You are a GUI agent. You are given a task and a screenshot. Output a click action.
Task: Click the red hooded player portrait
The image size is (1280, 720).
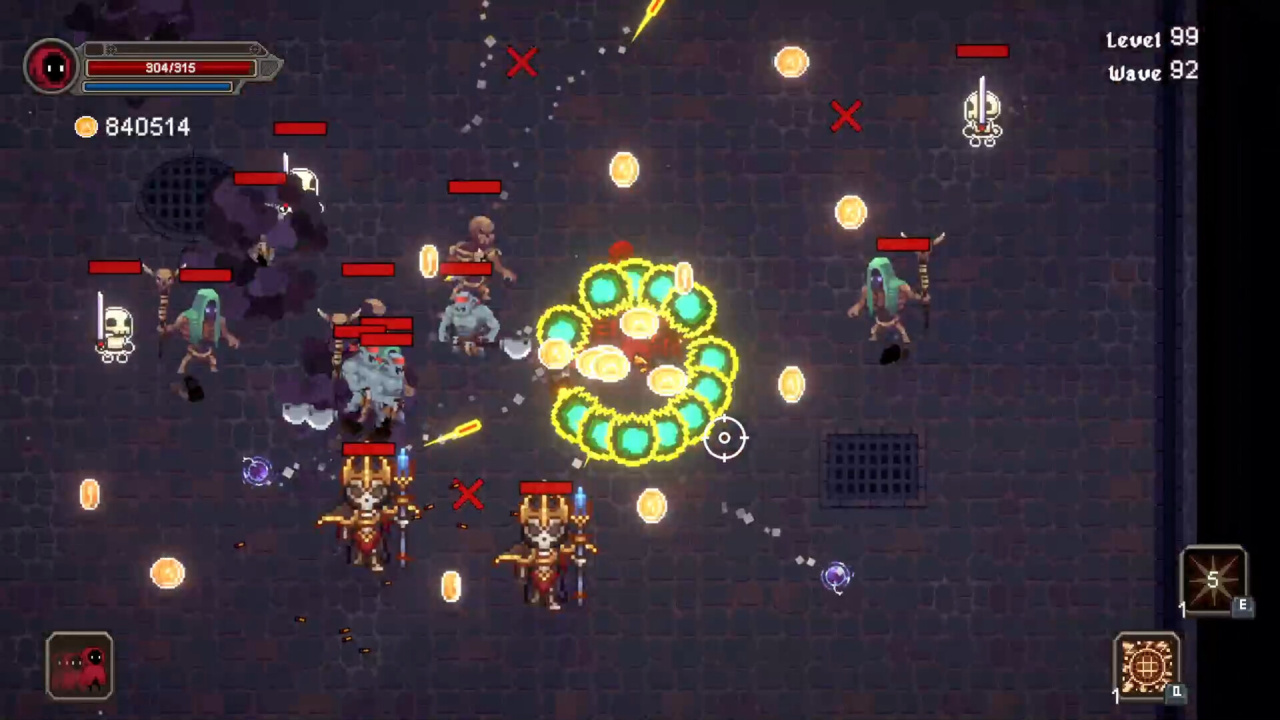point(52,68)
